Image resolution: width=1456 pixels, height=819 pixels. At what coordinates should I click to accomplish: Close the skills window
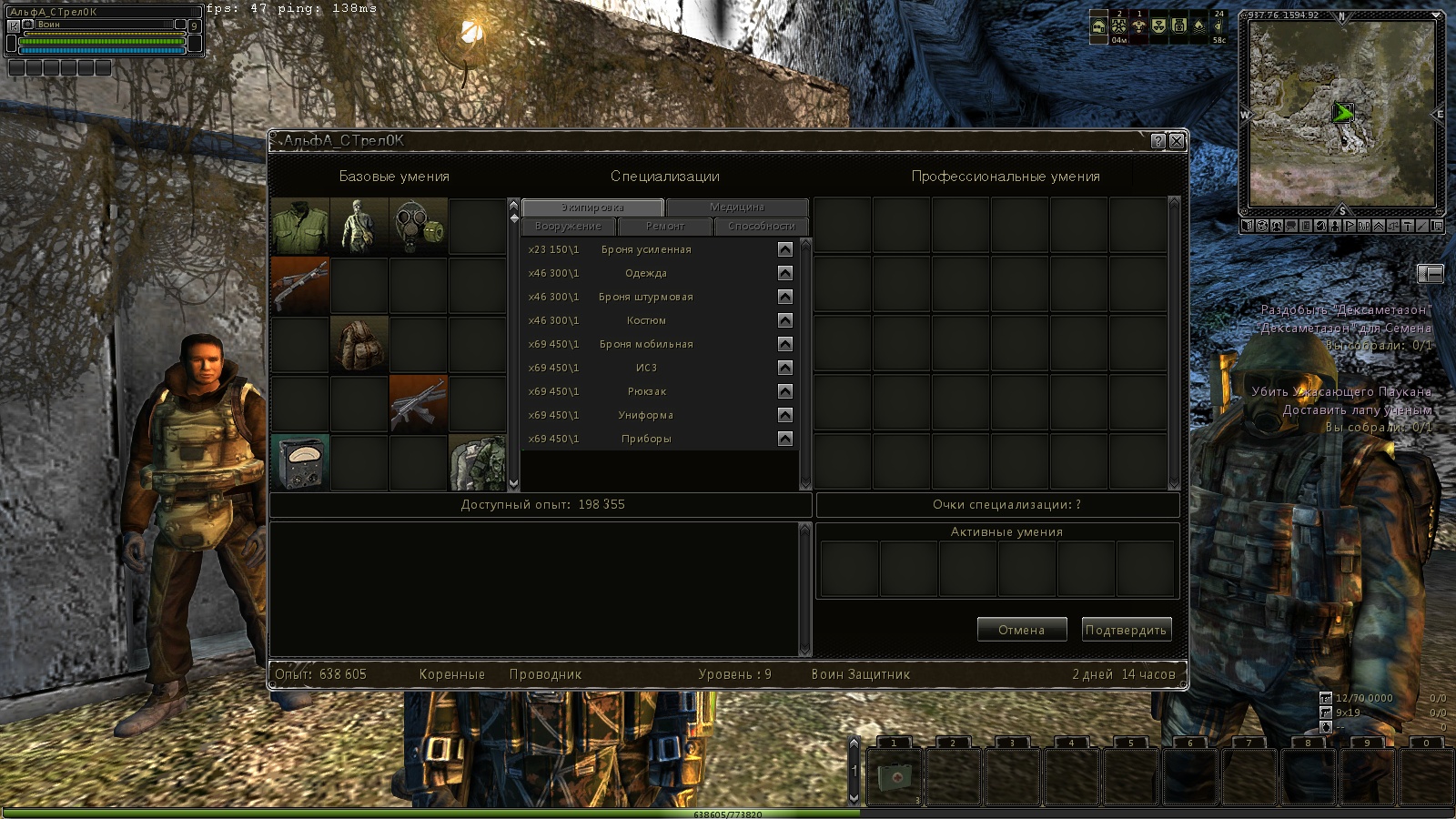(x=1177, y=141)
